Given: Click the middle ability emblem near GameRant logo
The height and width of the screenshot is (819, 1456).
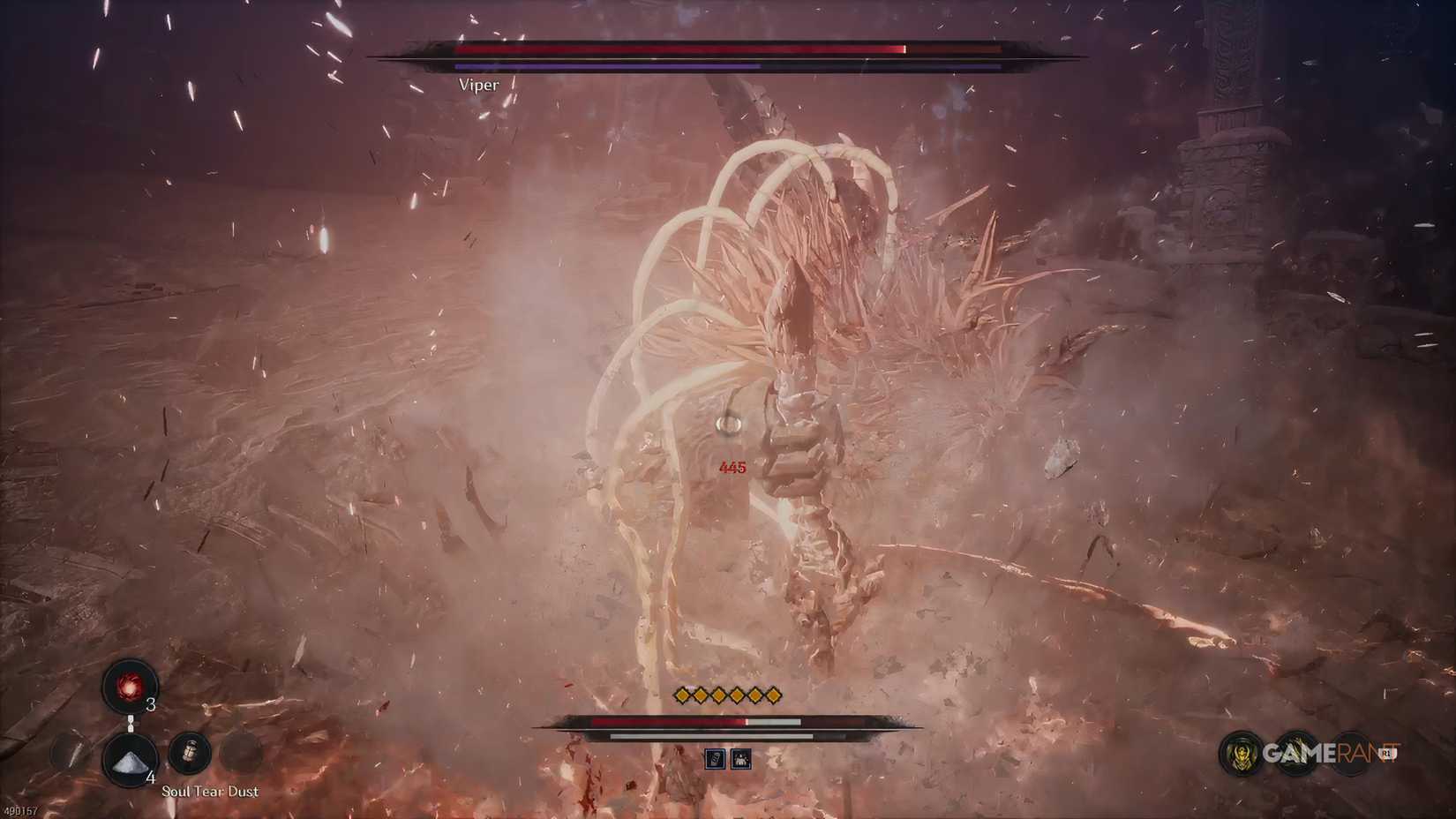Looking at the screenshot, I should 1297,753.
